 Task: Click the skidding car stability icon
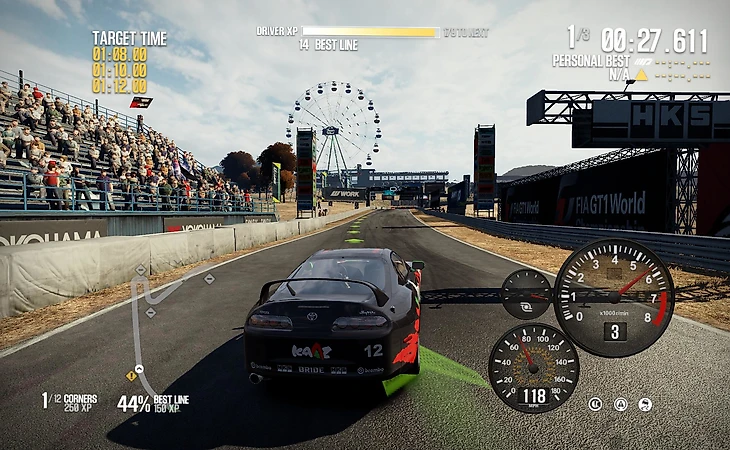pos(645,404)
